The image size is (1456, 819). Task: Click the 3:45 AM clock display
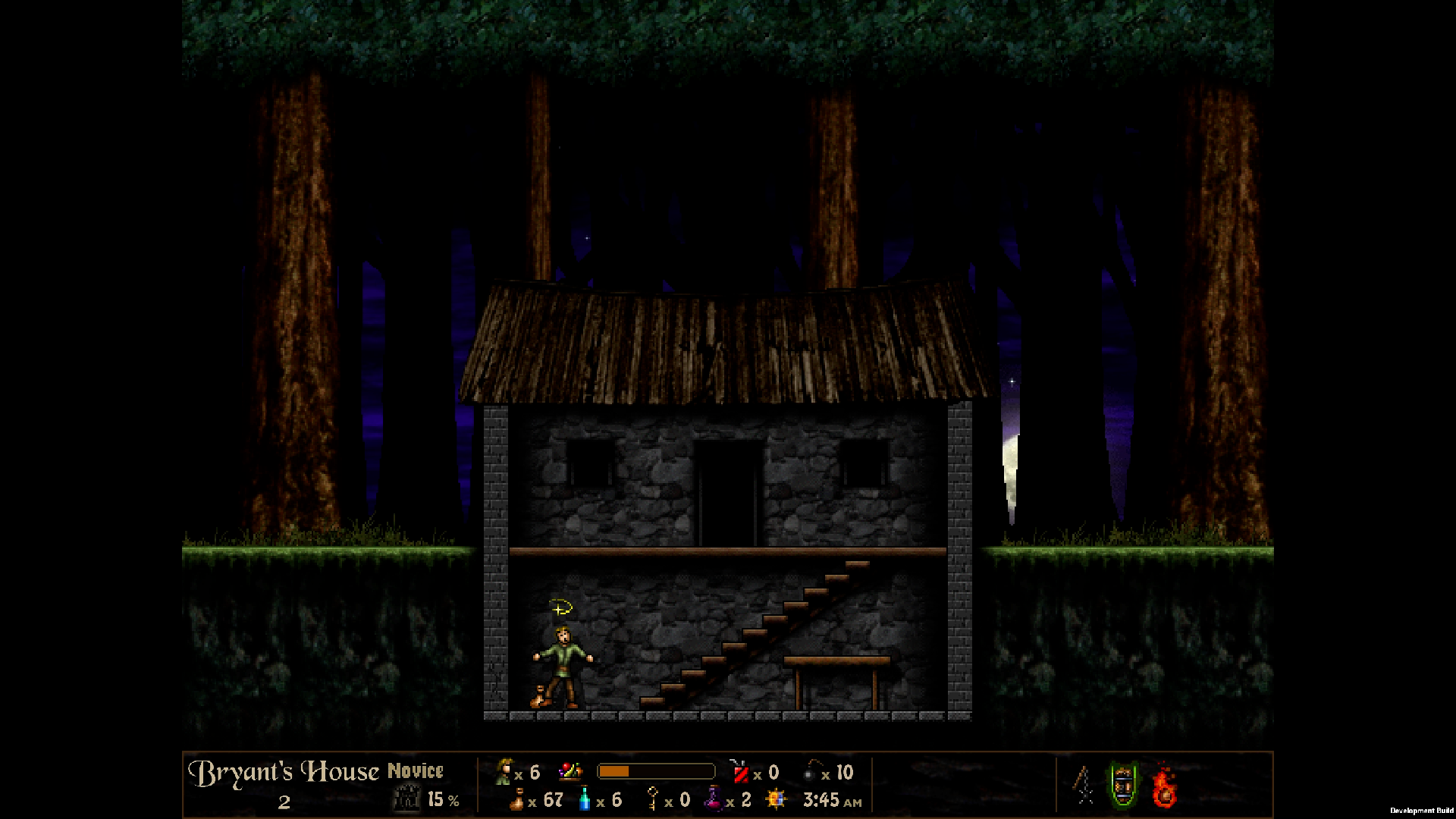point(826,799)
